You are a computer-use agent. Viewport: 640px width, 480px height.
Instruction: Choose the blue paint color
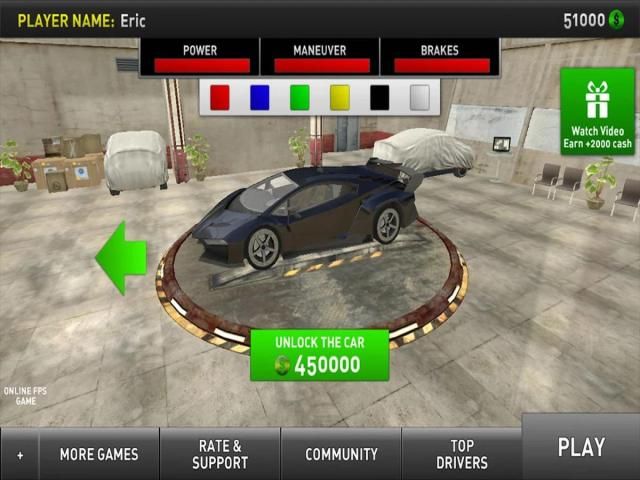tap(260, 97)
